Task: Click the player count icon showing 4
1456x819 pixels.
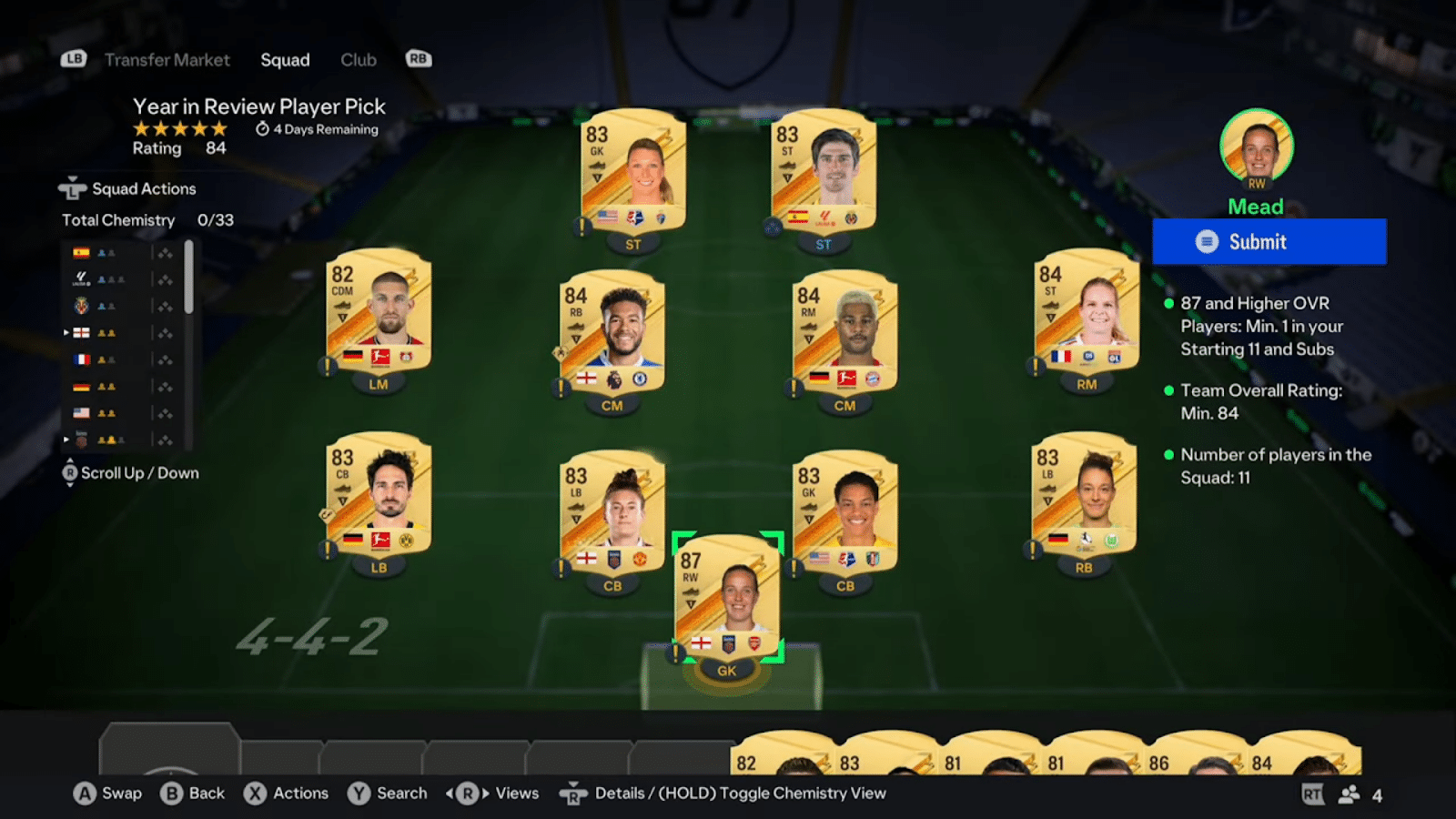Action: tap(1350, 794)
